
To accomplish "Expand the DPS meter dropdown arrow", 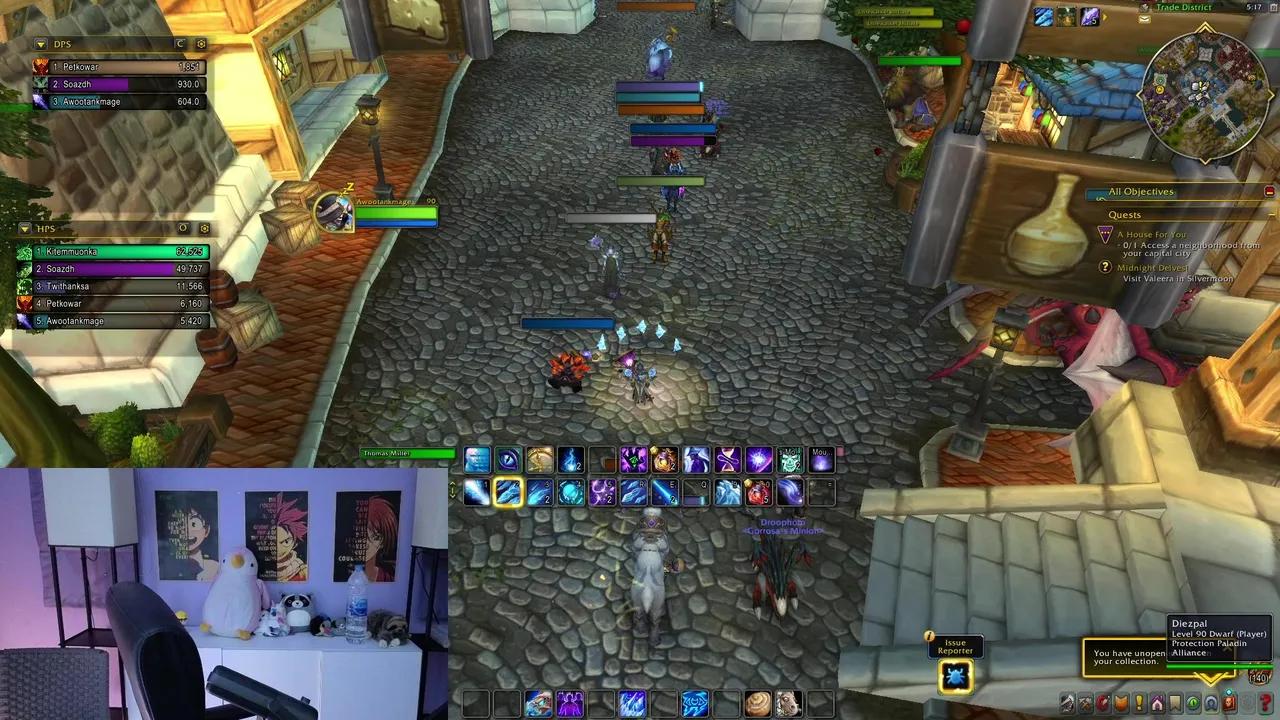I will (40, 44).
